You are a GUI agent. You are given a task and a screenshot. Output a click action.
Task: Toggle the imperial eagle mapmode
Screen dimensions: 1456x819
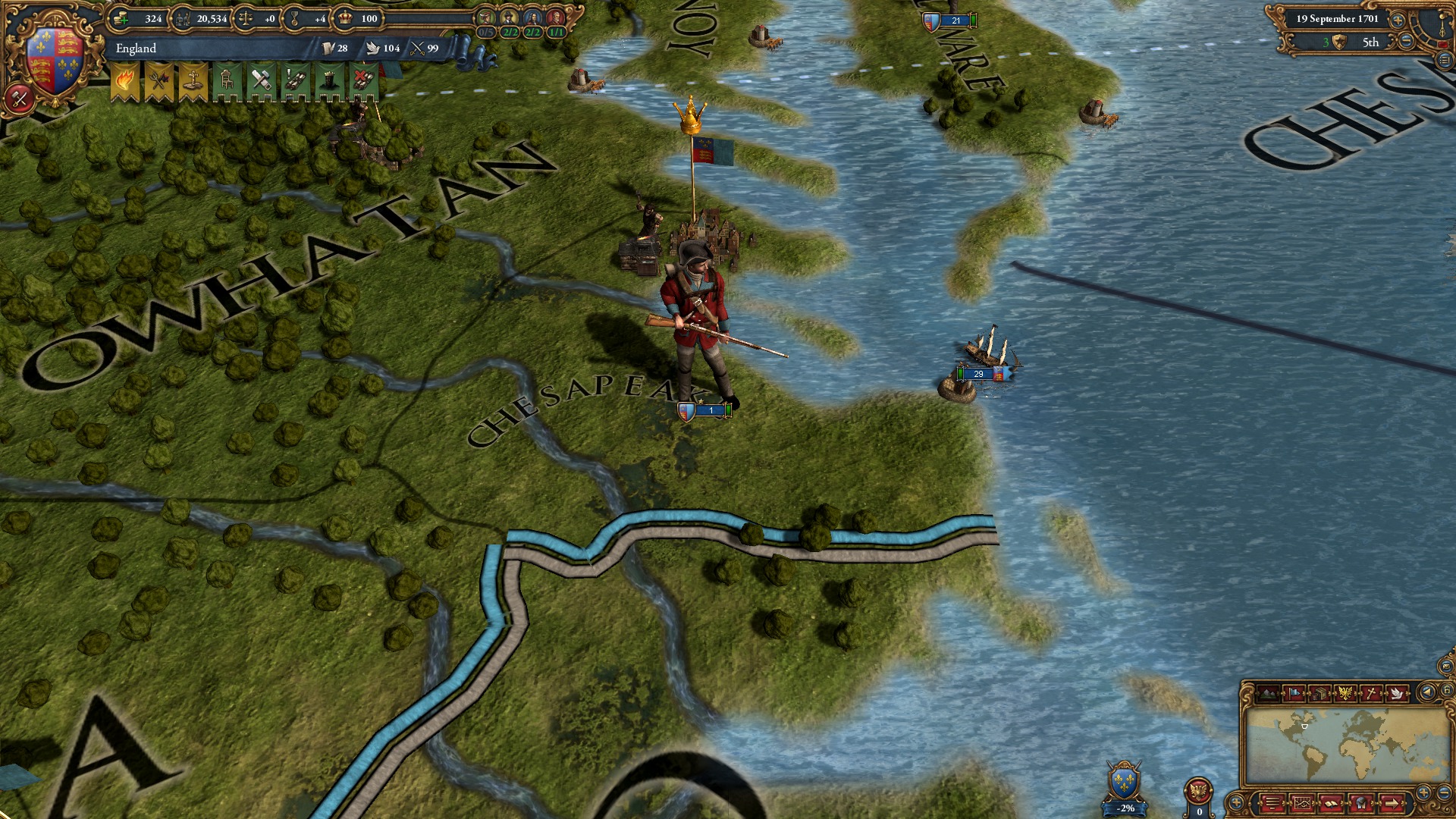pos(1347,693)
